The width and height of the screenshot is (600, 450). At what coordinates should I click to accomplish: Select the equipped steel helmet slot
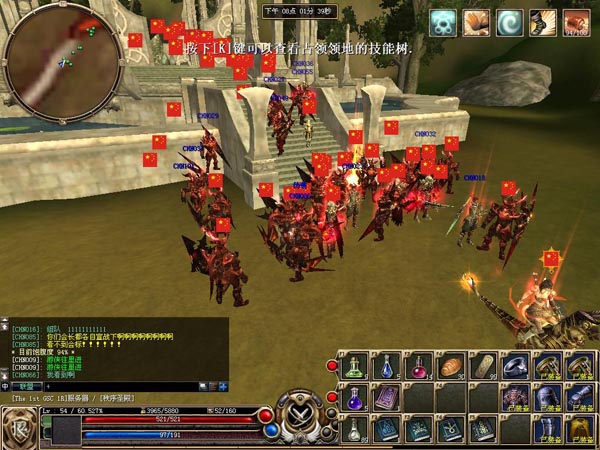click(548, 398)
